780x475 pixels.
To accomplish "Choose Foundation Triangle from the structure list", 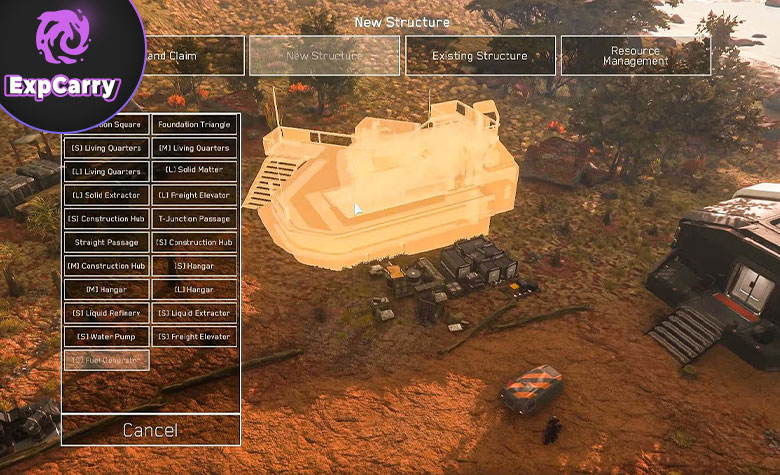I will coord(194,125).
